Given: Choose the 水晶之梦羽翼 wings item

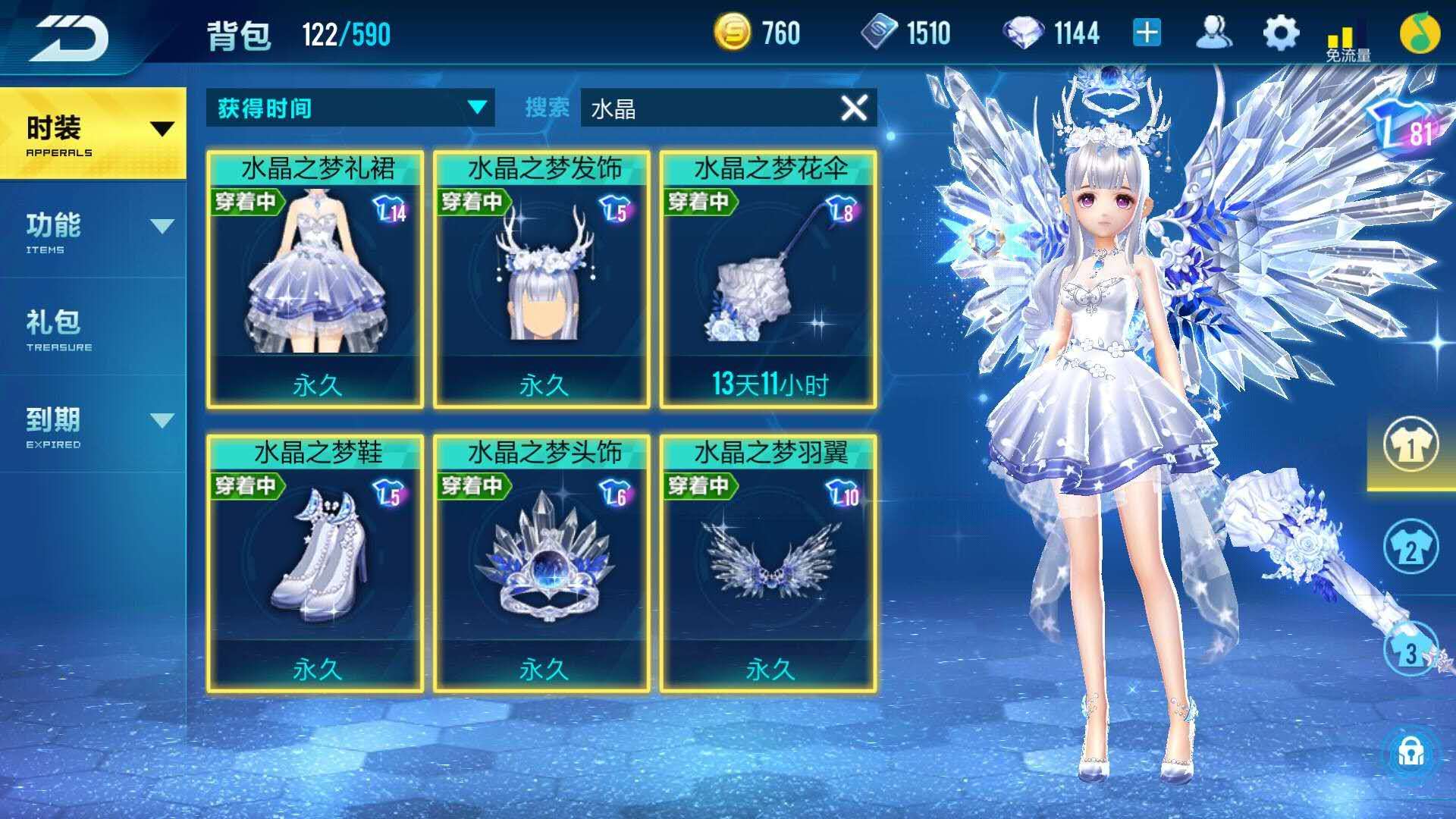Looking at the screenshot, I should tap(768, 563).
